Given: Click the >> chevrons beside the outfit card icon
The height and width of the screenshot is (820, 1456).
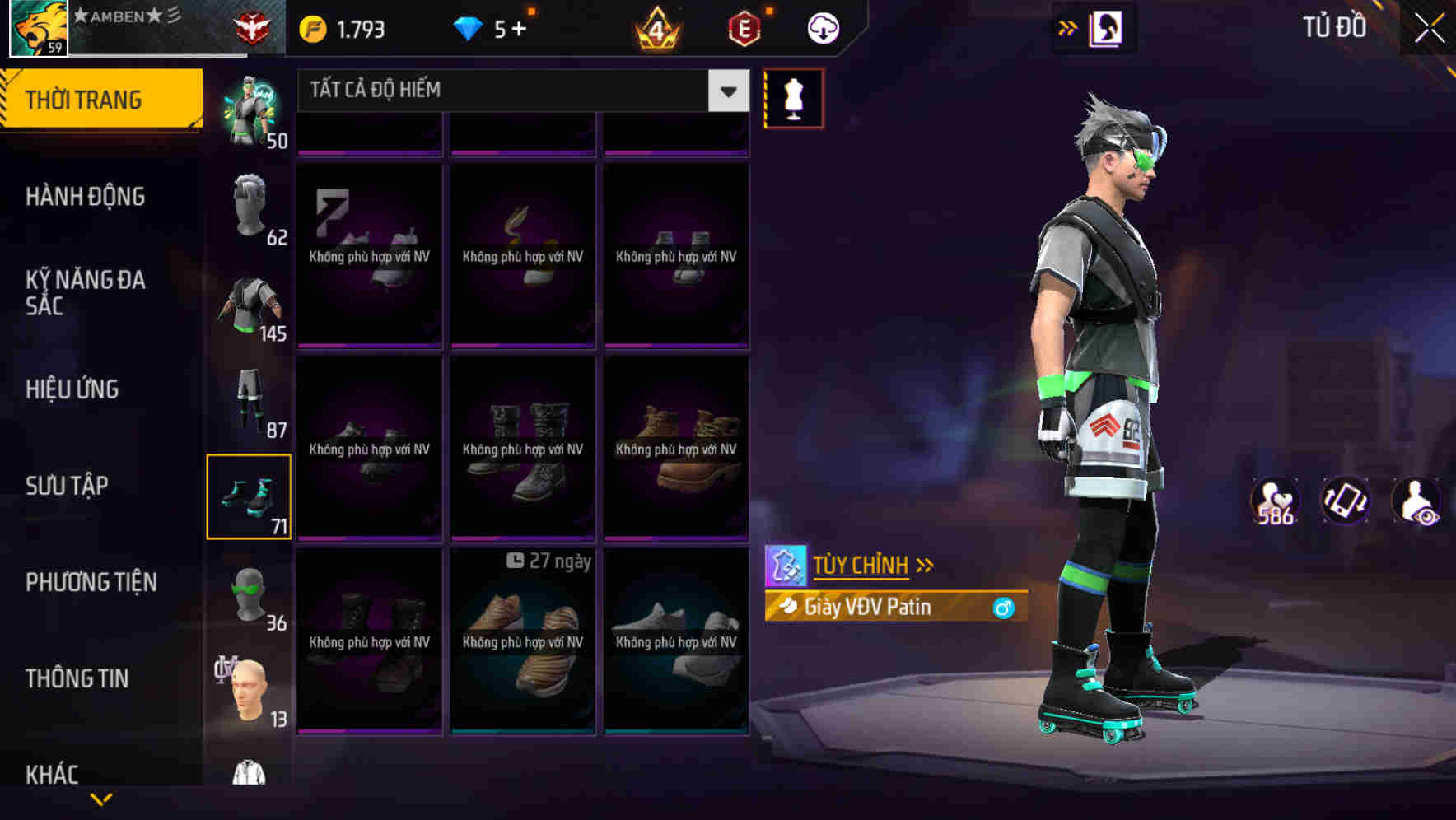Looking at the screenshot, I should pos(1066,26).
